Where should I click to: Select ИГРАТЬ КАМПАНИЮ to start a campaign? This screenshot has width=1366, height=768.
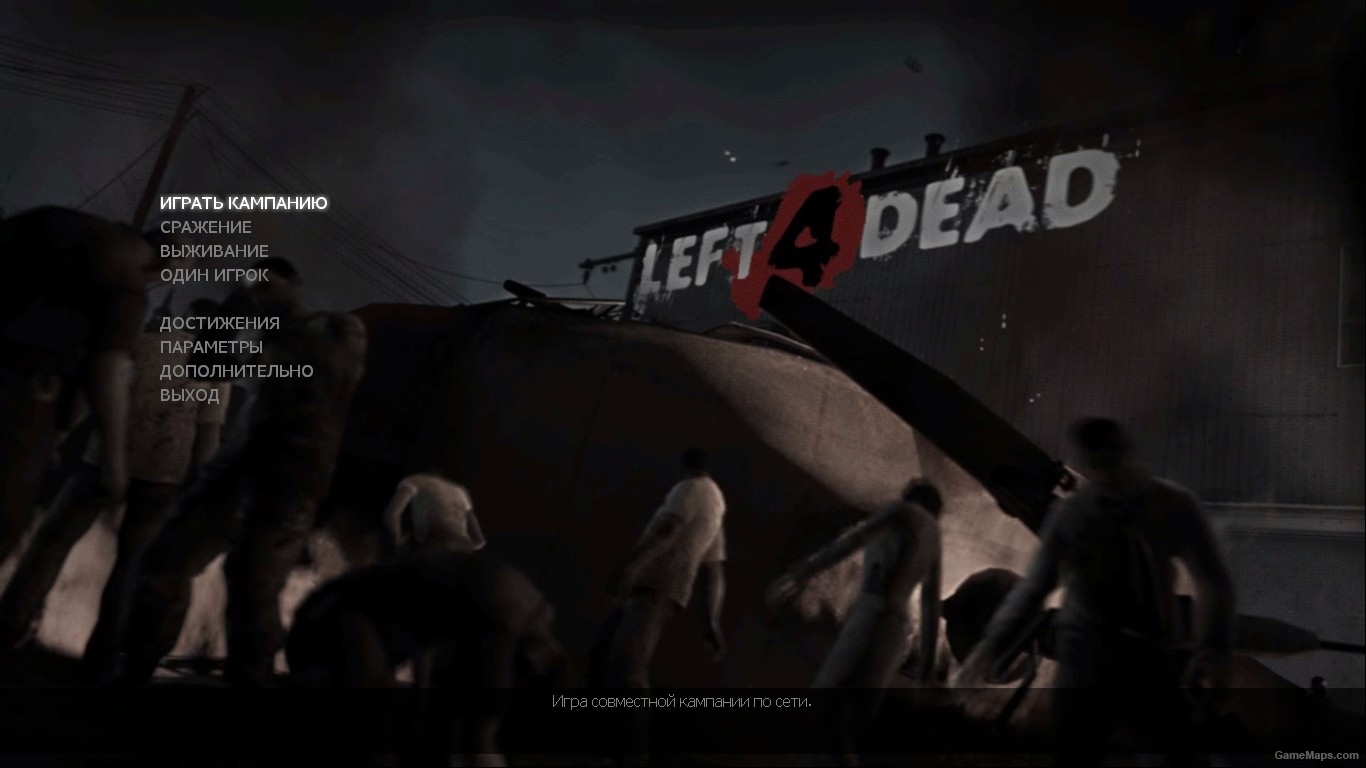point(242,202)
